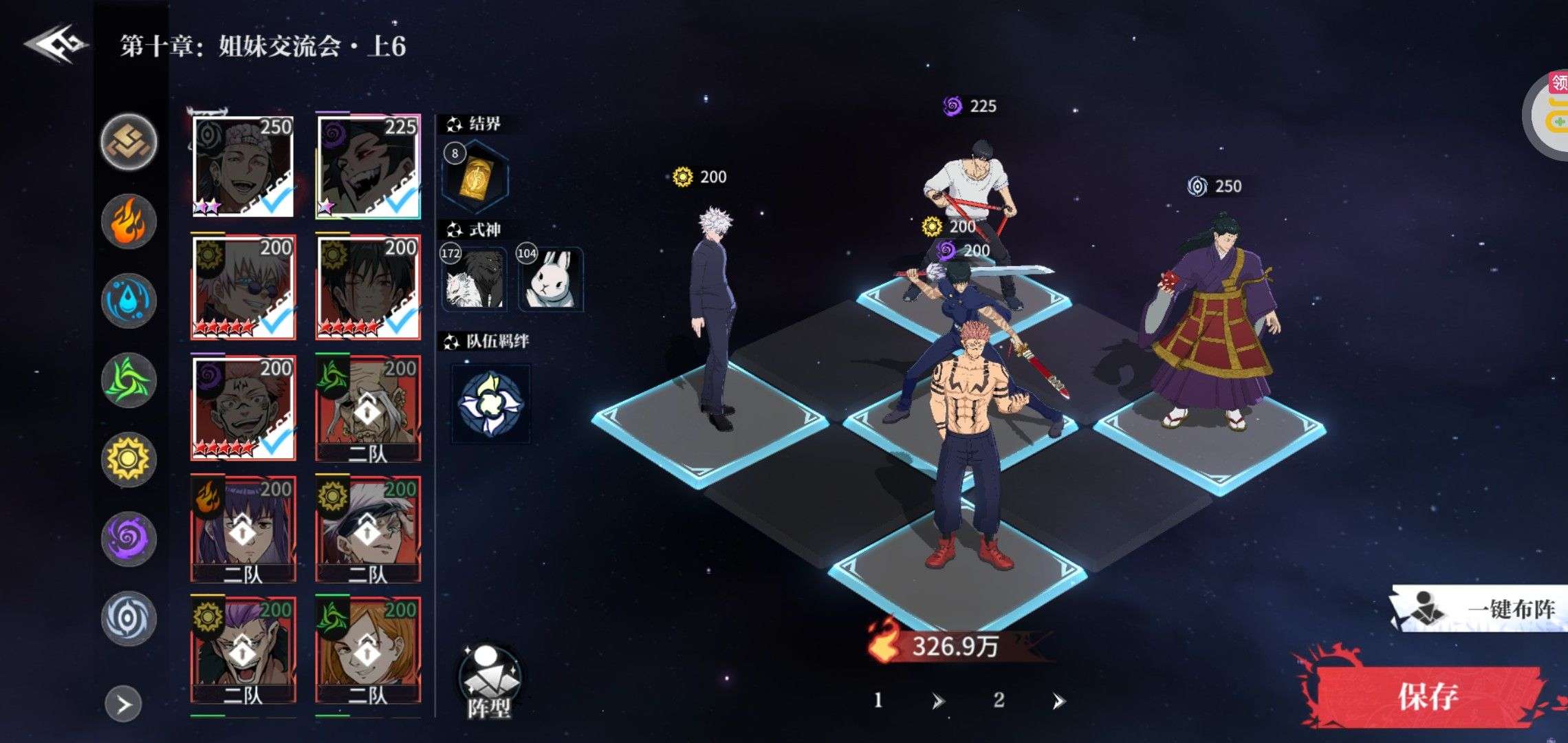Screen dimensions: 1568x743
Task: Save the formation with 保存 button
Action: 1426,696
